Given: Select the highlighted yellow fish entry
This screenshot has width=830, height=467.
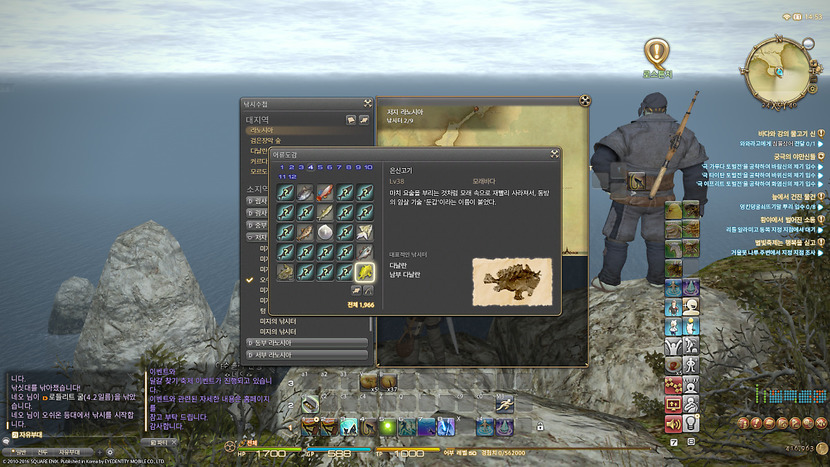Looking at the screenshot, I should (365, 271).
